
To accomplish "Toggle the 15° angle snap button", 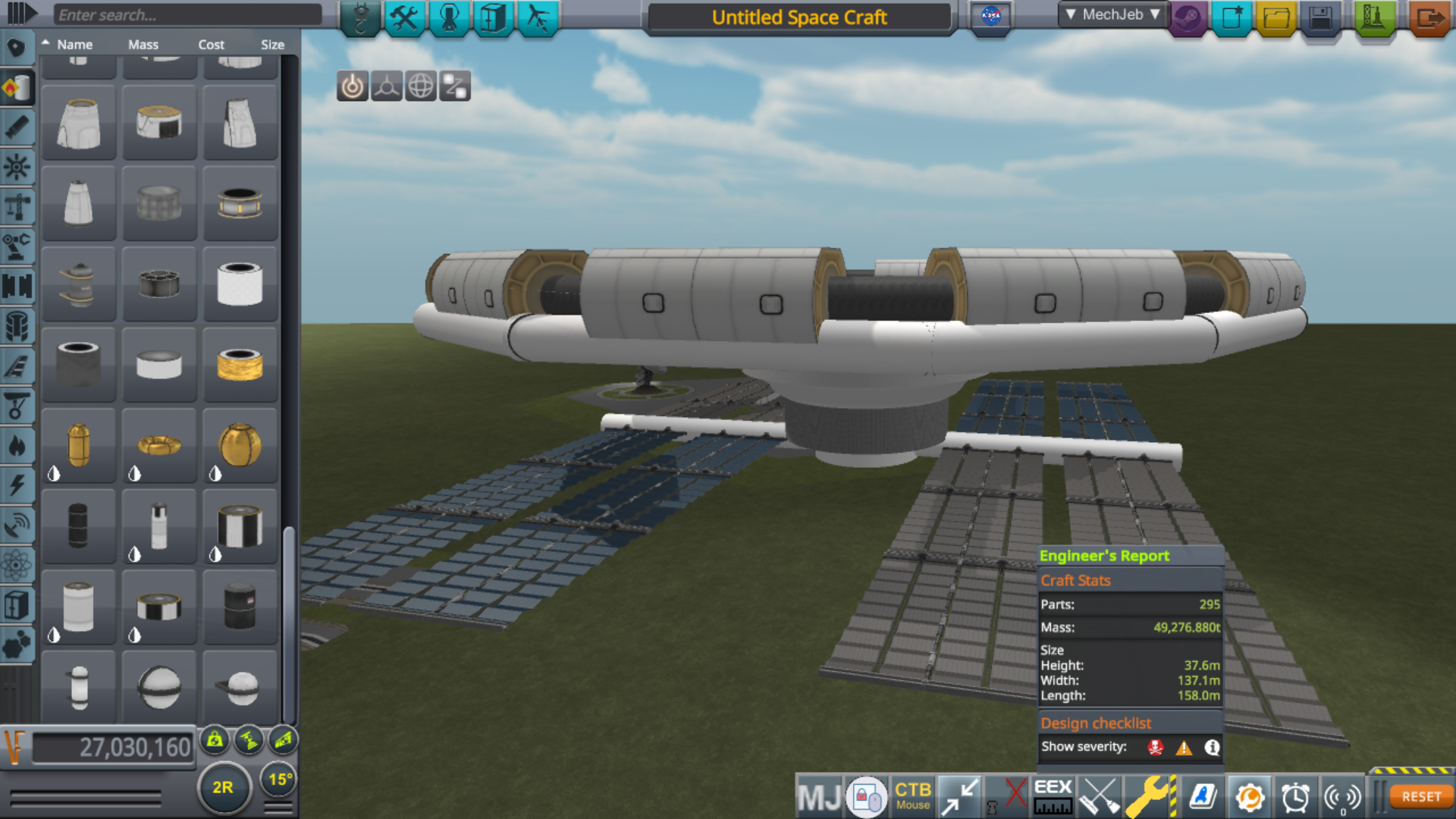I will pyautogui.click(x=280, y=779).
